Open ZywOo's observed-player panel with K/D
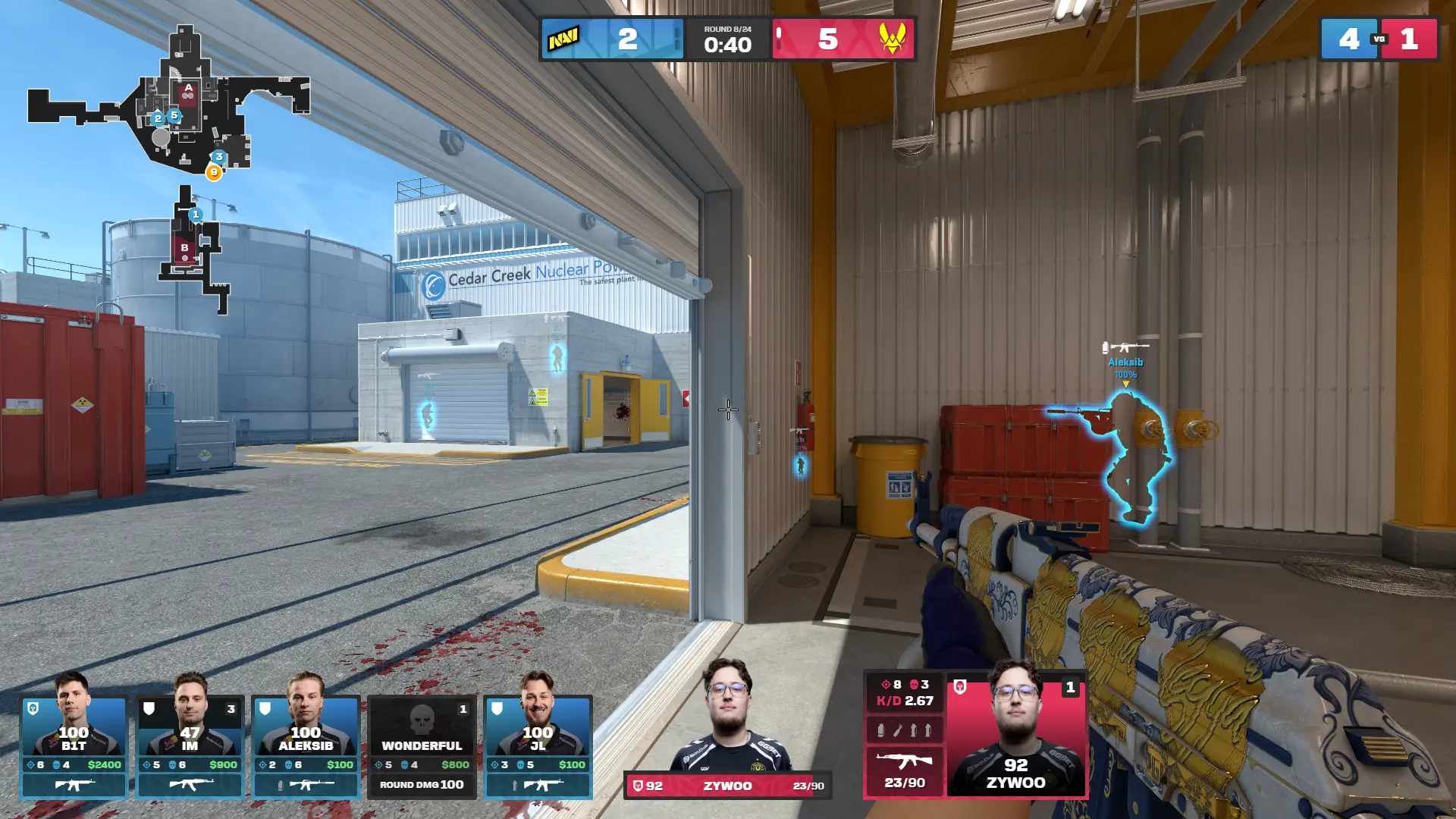This screenshot has width=1456, height=819. point(976,734)
